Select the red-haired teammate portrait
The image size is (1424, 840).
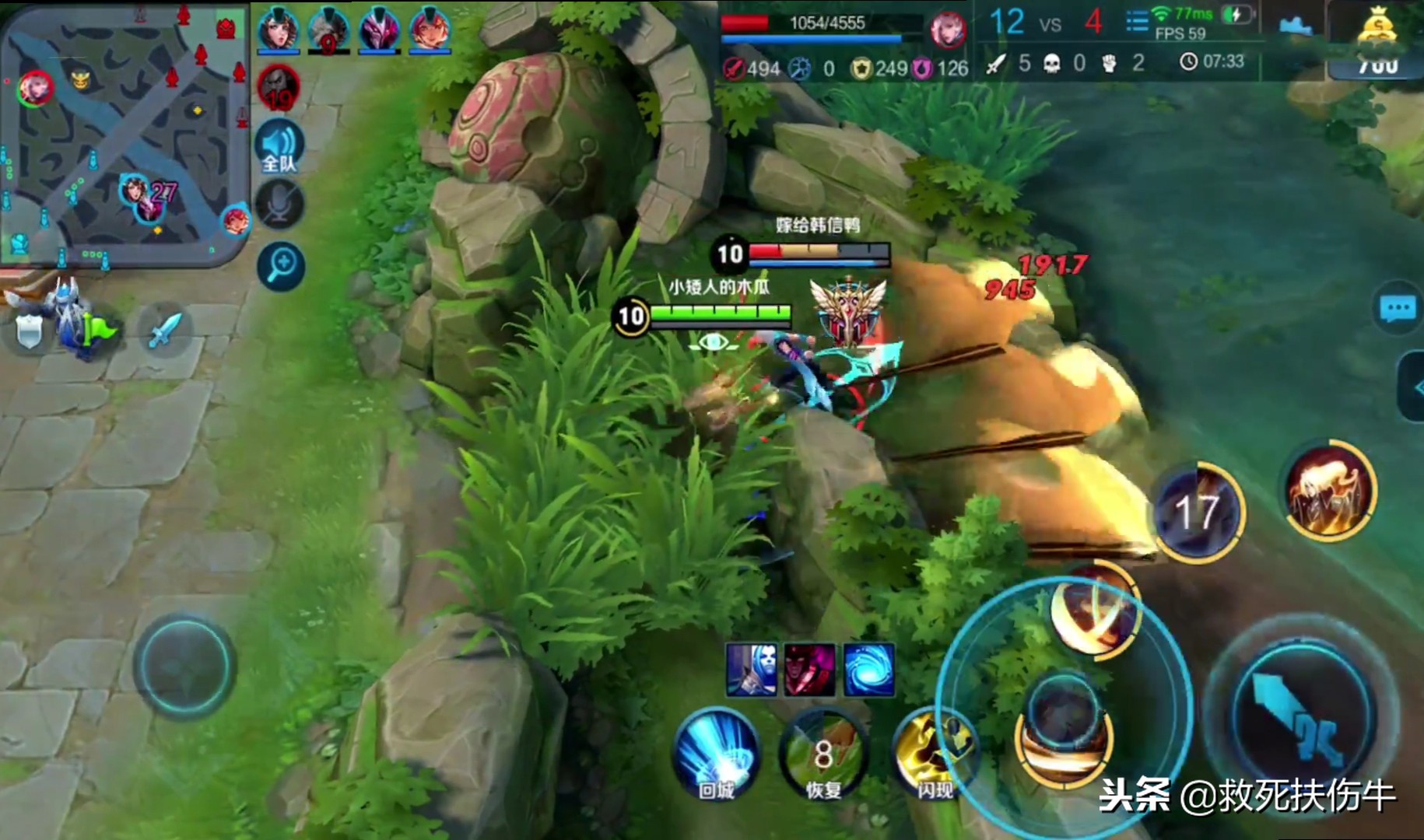tap(429, 29)
